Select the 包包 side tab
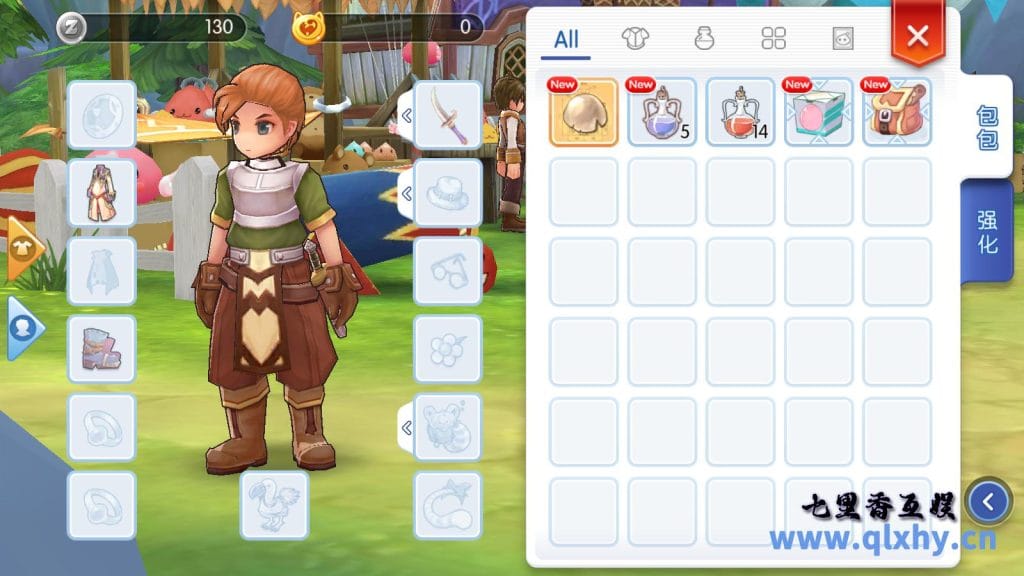 click(x=987, y=127)
